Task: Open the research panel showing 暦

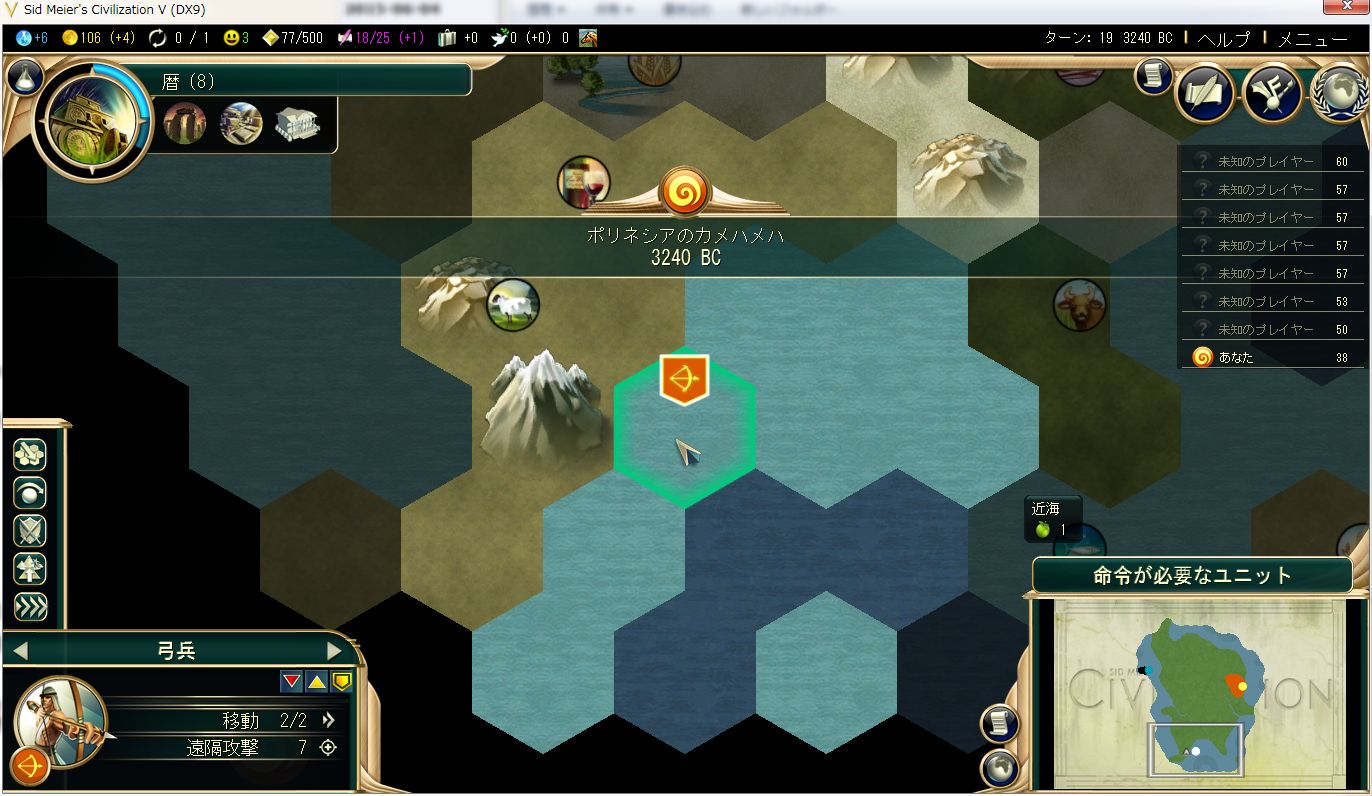Action: click(93, 121)
